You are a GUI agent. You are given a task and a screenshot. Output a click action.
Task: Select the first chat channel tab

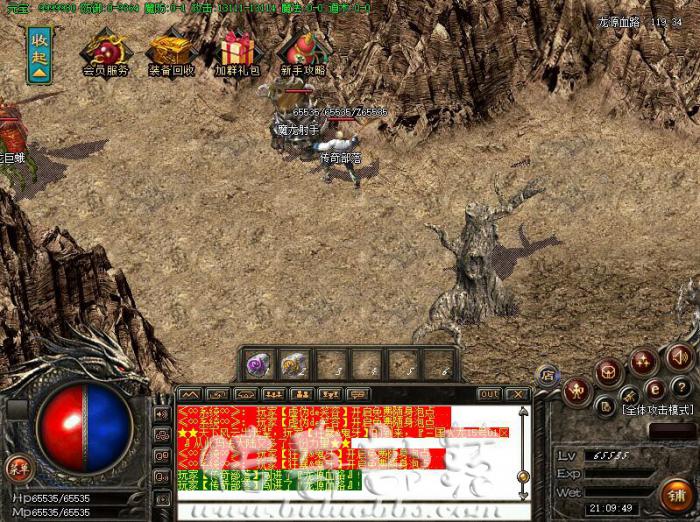pos(190,394)
